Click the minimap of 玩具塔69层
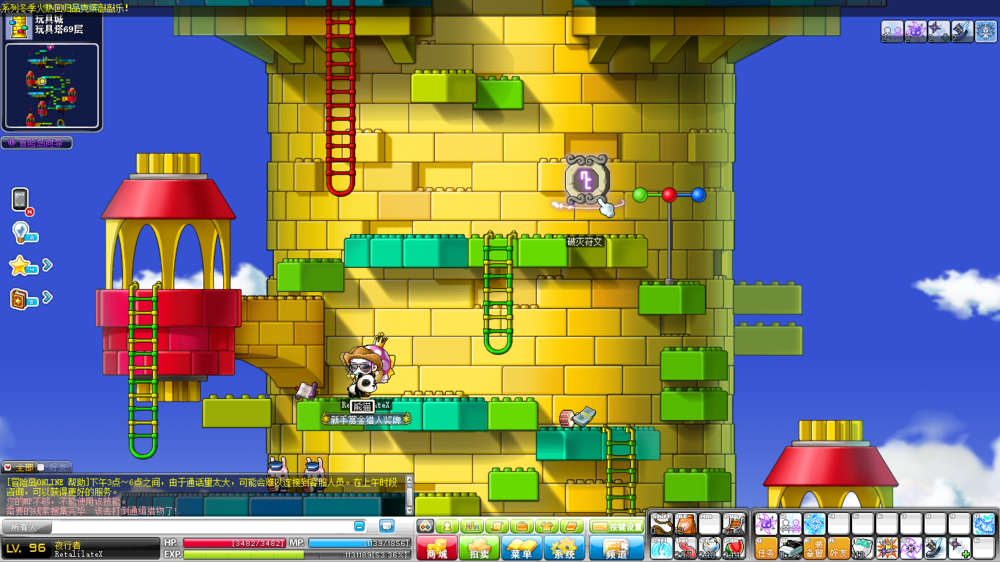The height and width of the screenshot is (562, 1000). [51, 85]
